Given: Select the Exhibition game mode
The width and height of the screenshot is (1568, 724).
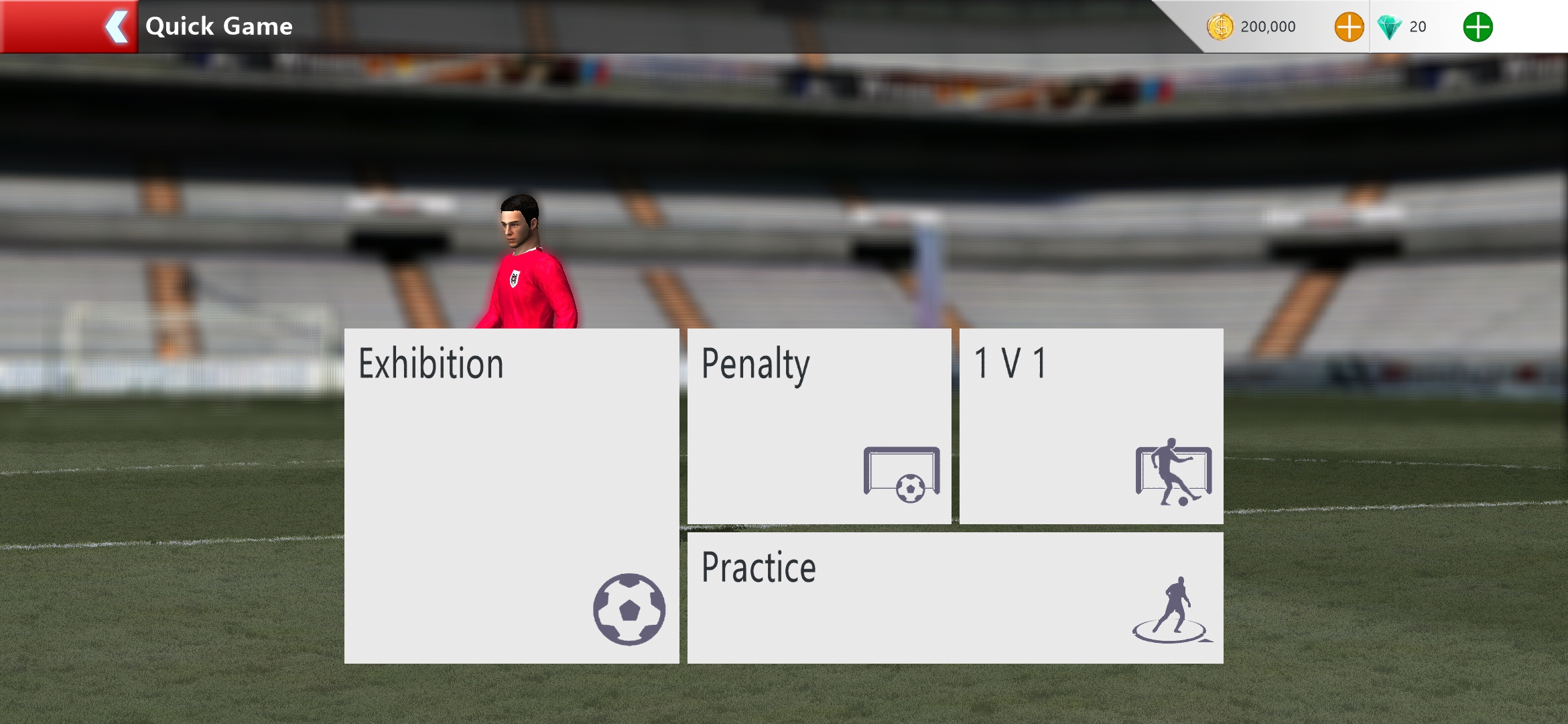Looking at the screenshot, I should [x=511, y=495].
